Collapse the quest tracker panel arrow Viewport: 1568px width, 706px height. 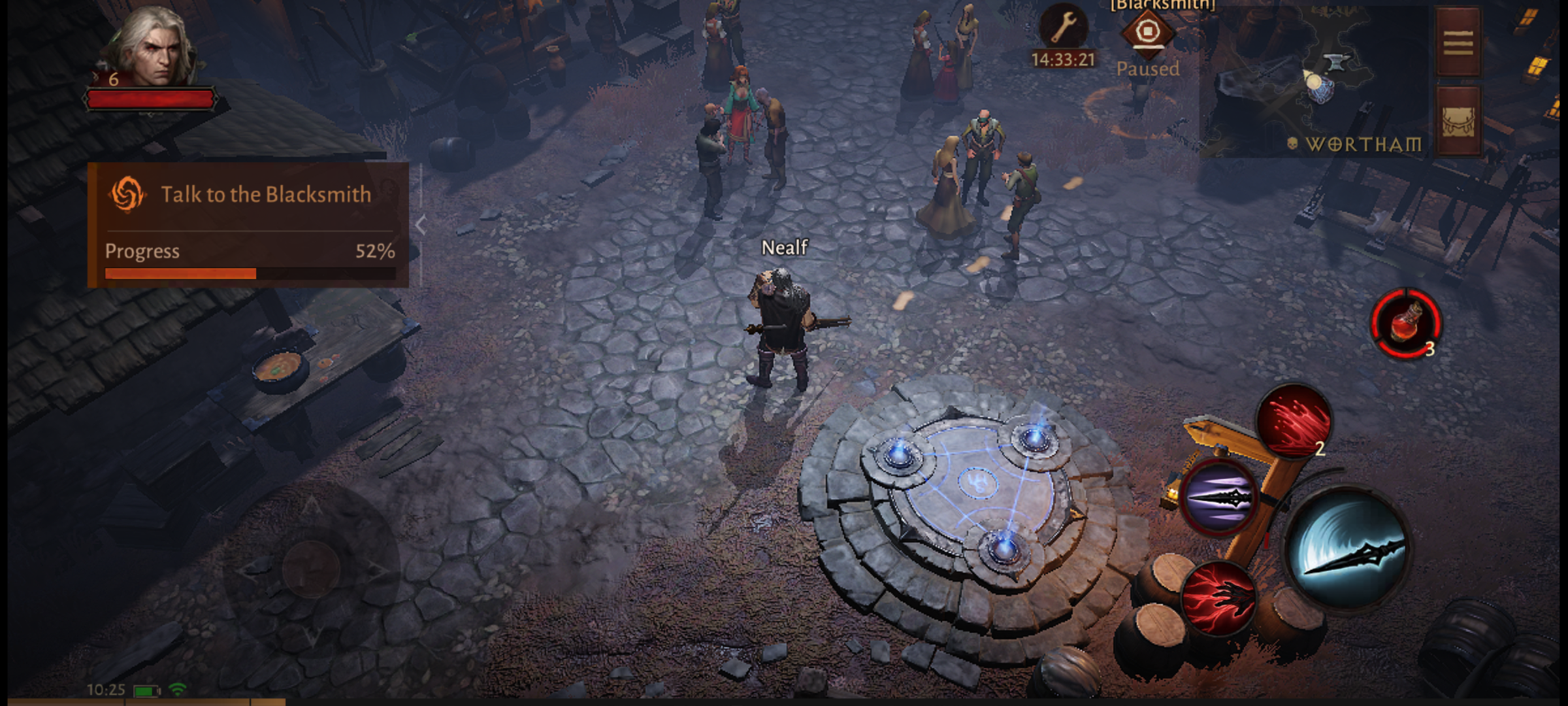pos(421,225)
